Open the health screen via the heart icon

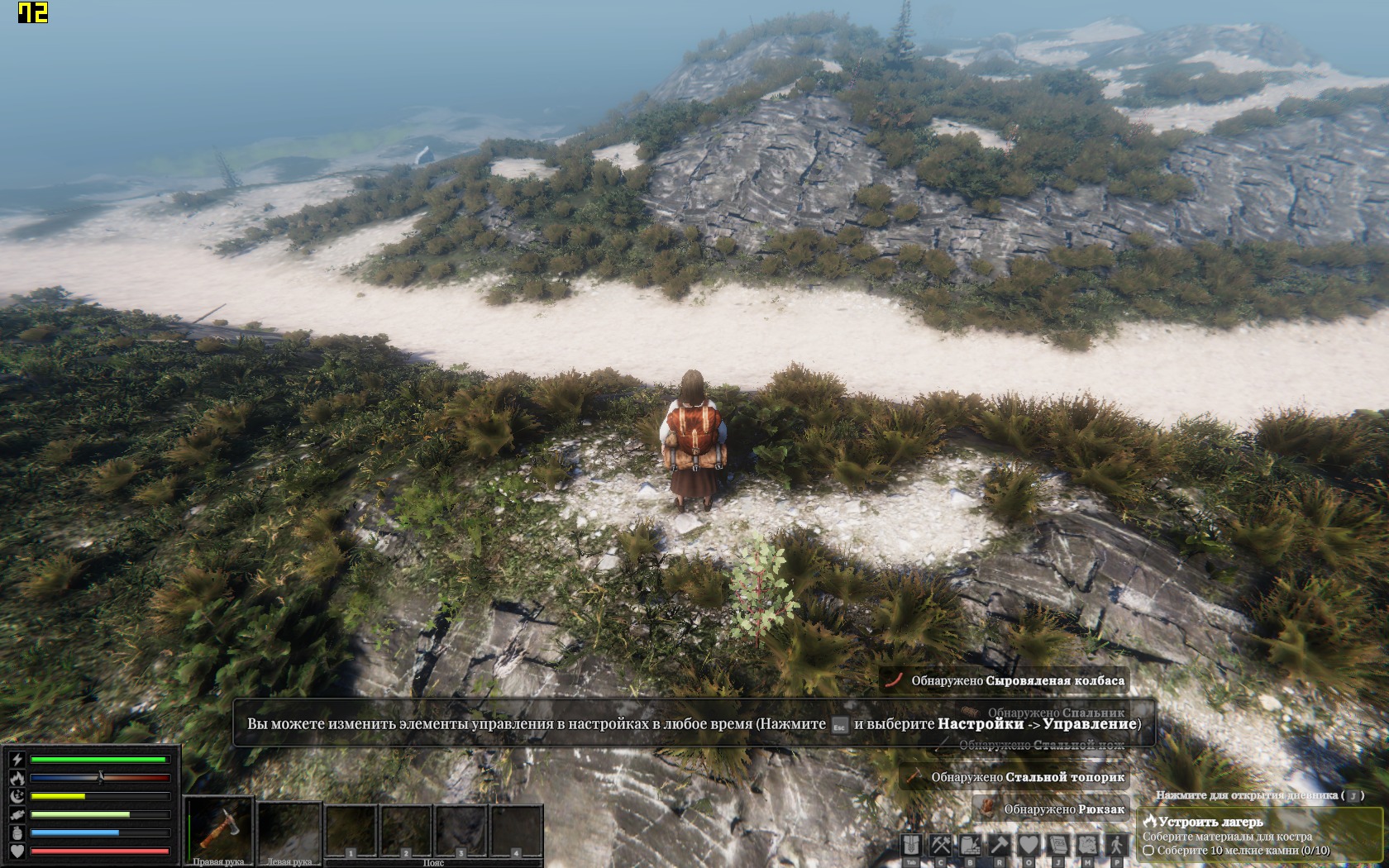[x=1029, y=845]
